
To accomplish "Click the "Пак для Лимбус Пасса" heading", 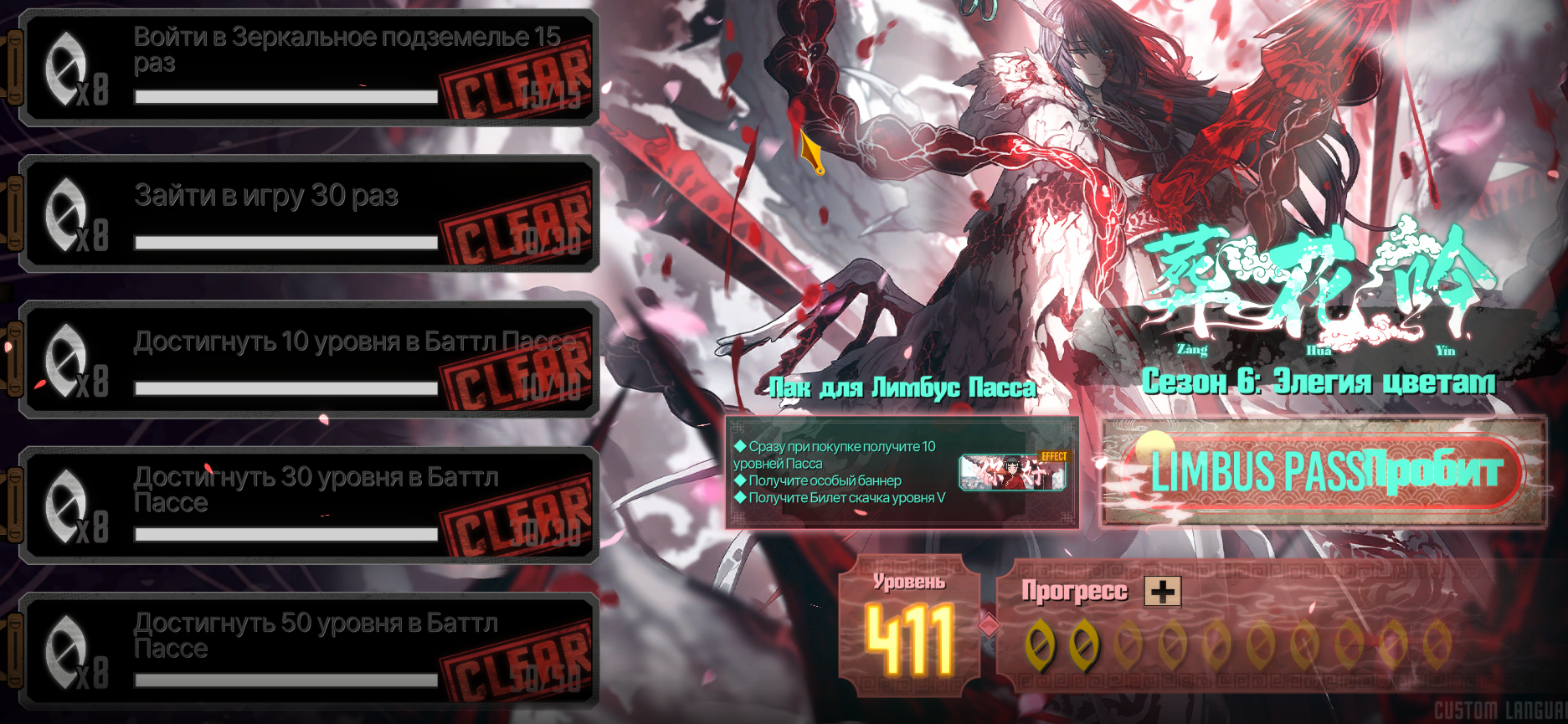I will coord(902,388).
